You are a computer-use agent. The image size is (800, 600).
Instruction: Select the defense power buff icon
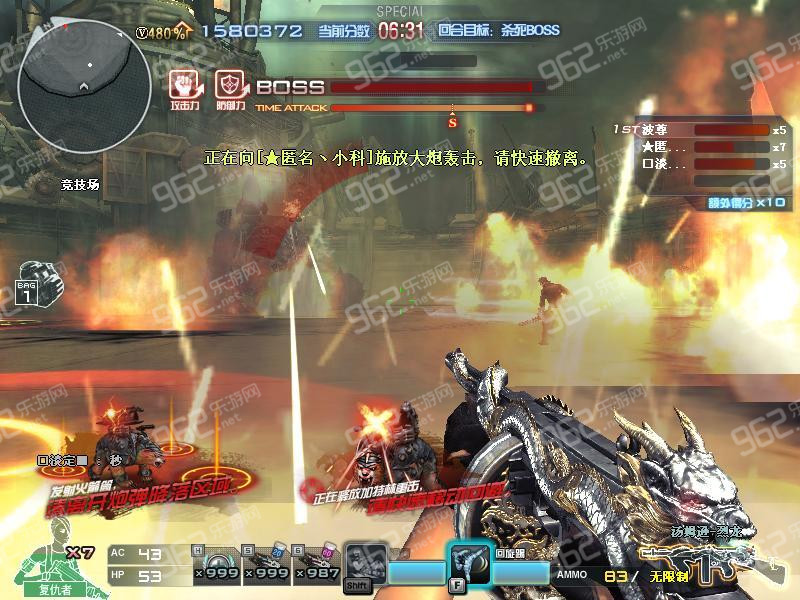click(229, 85)
